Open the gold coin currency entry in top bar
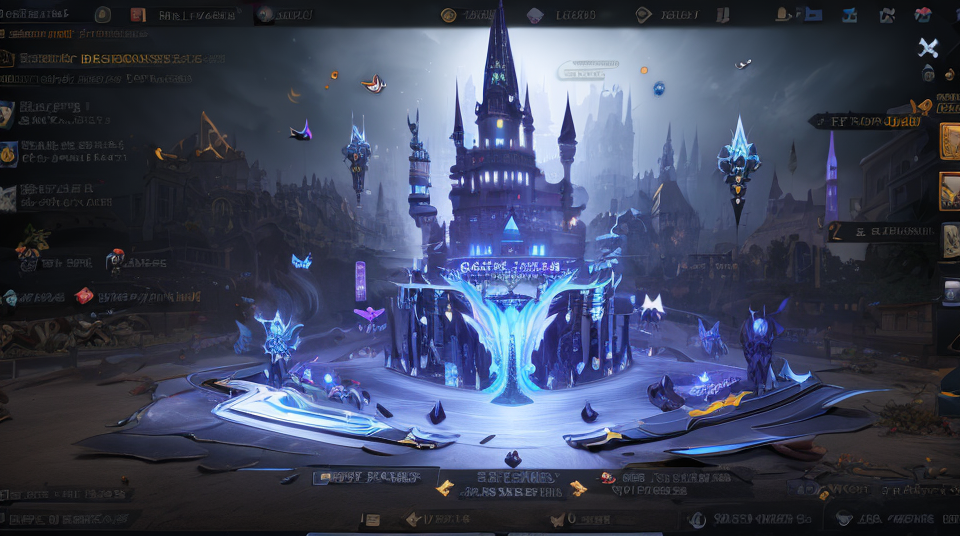 [449, 15]
